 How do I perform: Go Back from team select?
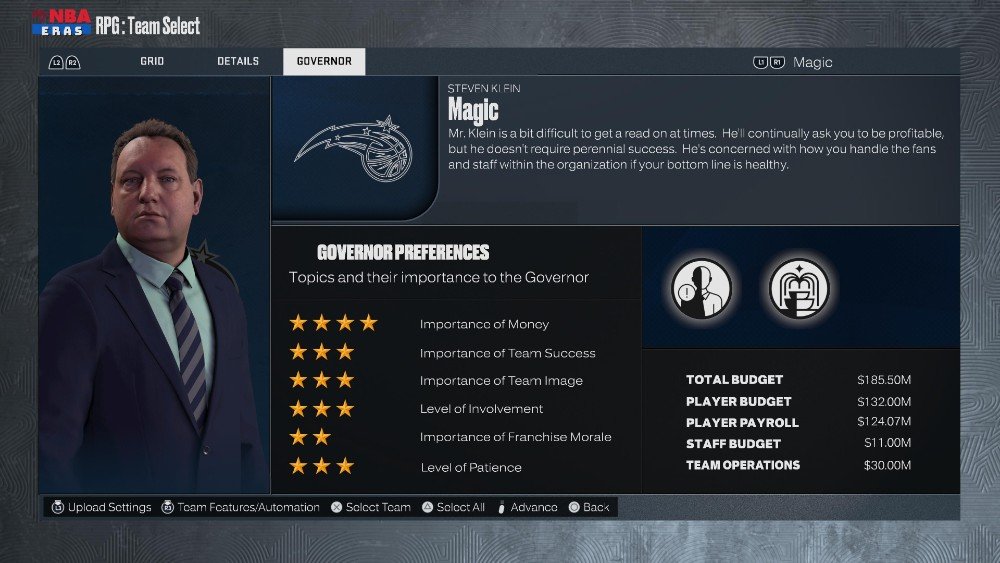pyautogui.click(x=589, y=507)
